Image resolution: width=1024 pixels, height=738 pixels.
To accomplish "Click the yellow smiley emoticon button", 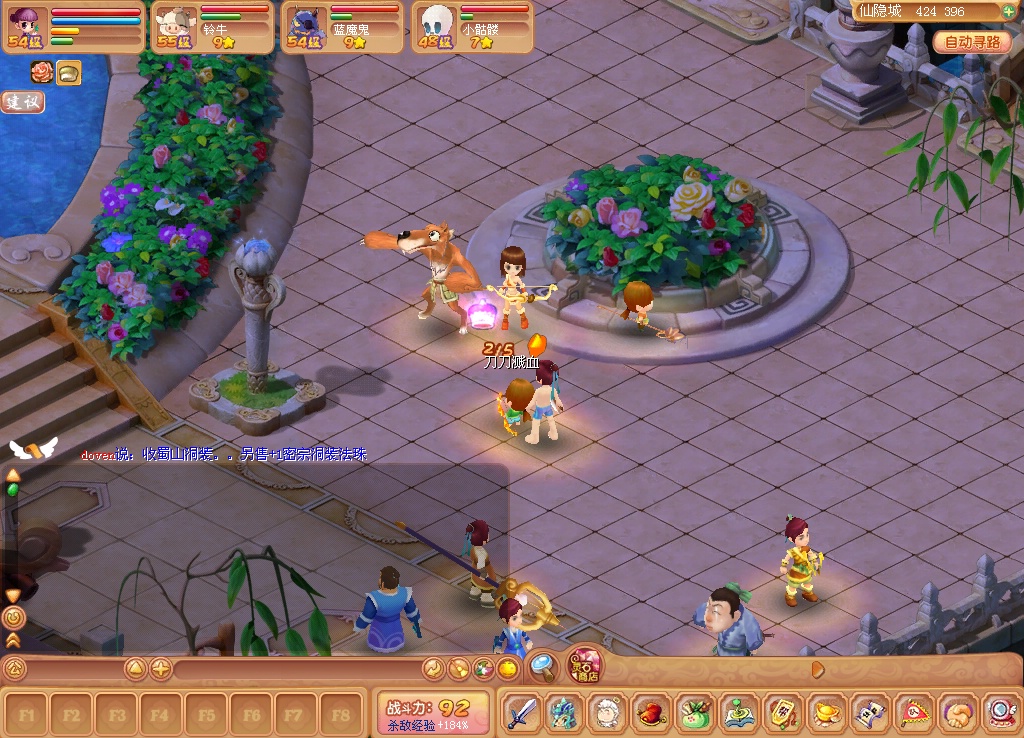I will click(508, 669).
